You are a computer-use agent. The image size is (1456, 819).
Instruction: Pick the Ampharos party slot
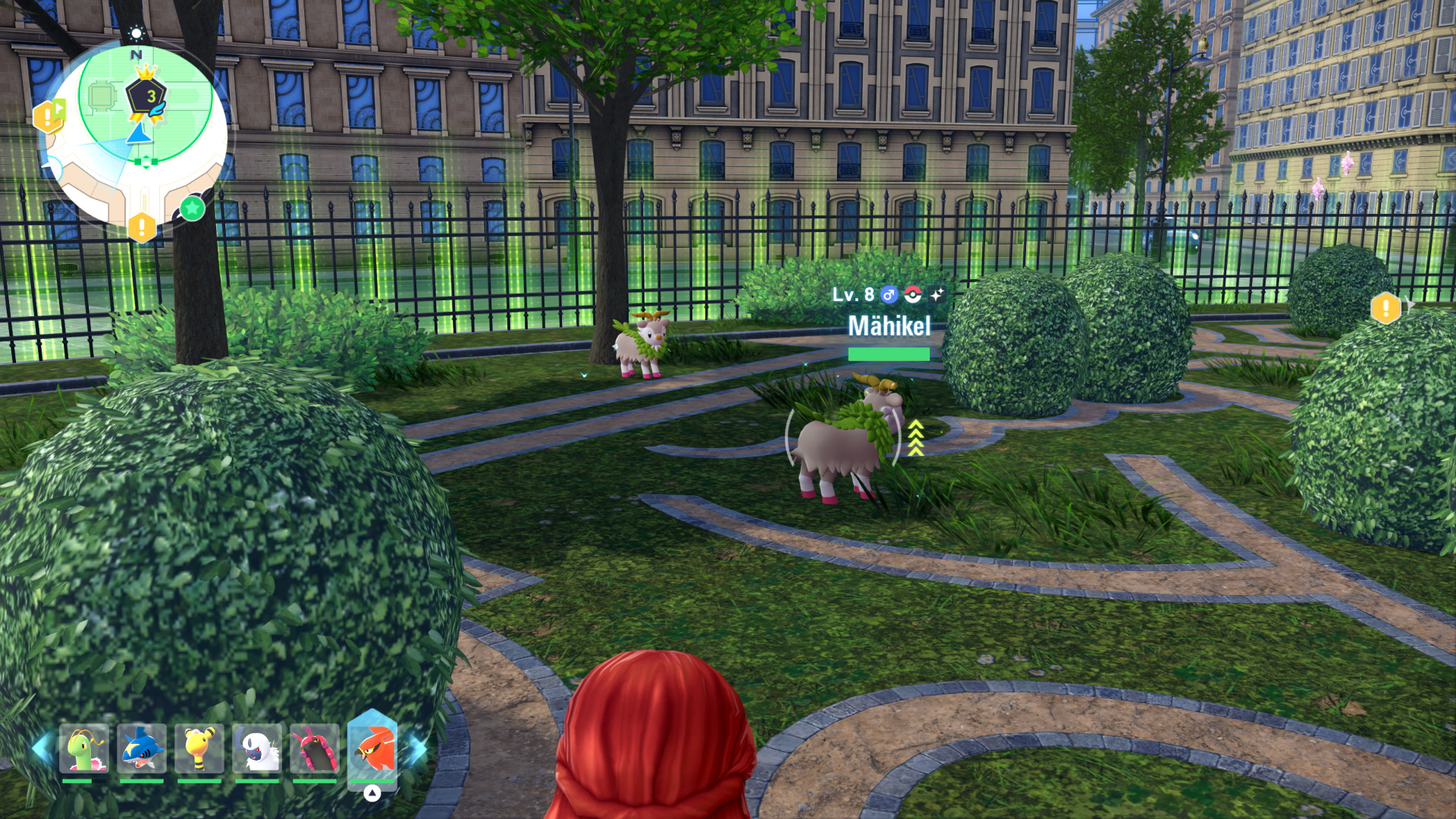199,749
